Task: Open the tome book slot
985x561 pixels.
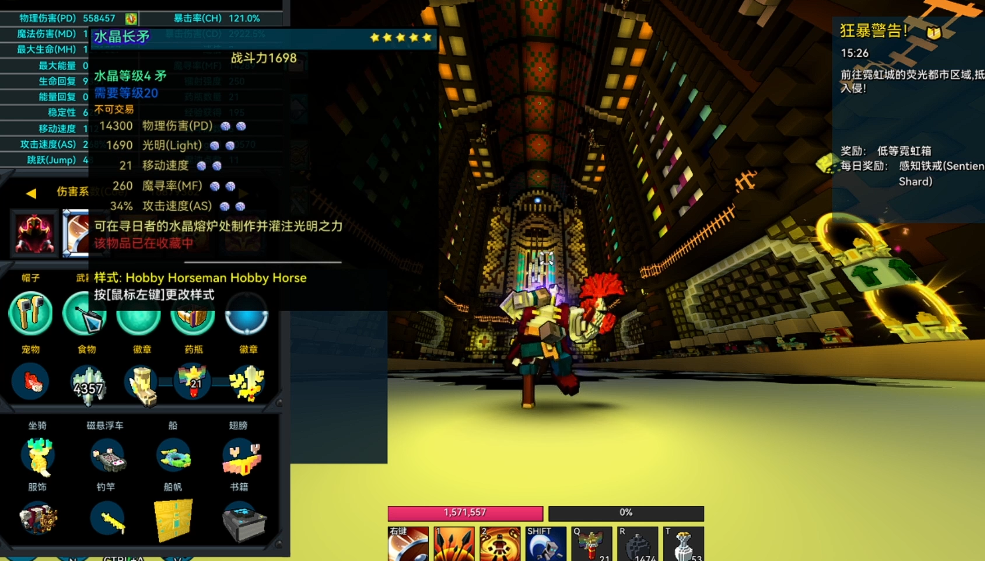Action: [x=243, y=520]
